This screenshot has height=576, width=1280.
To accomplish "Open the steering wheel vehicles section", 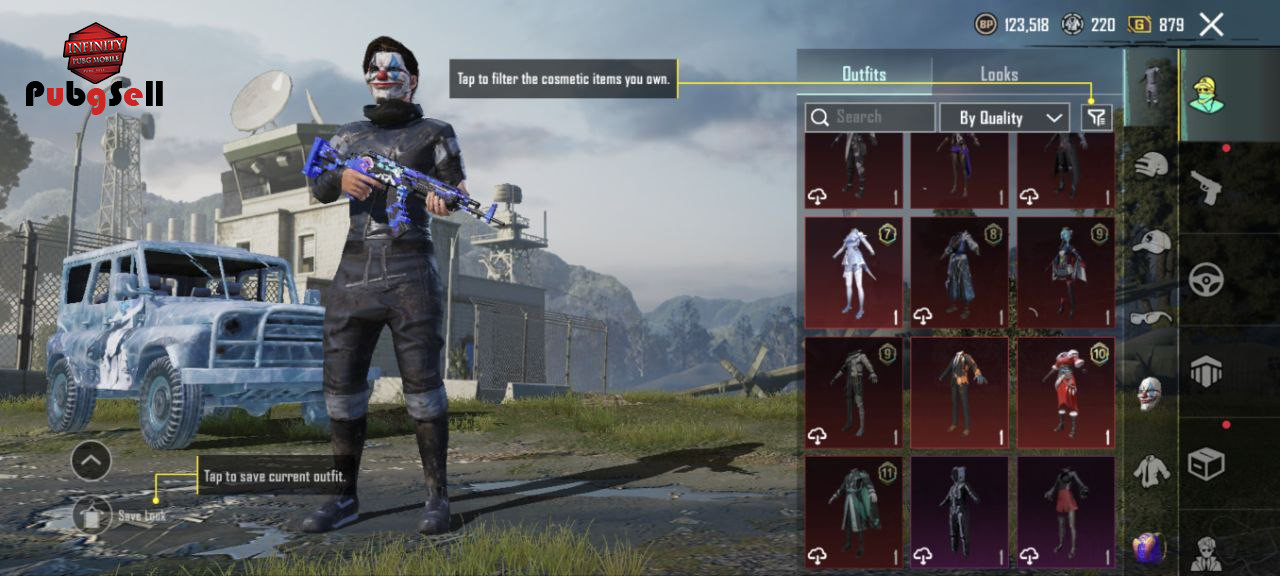I will click(x=1206, y=278).
